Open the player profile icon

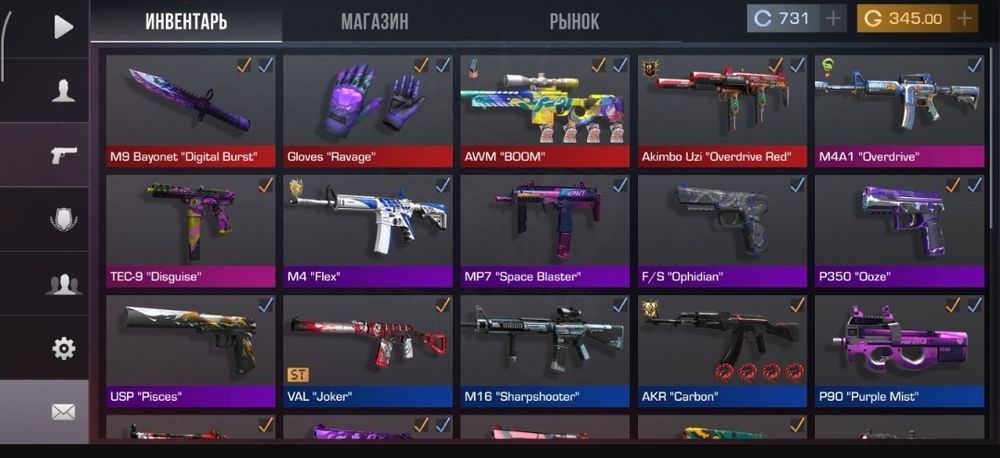click(x=63, y=91)
